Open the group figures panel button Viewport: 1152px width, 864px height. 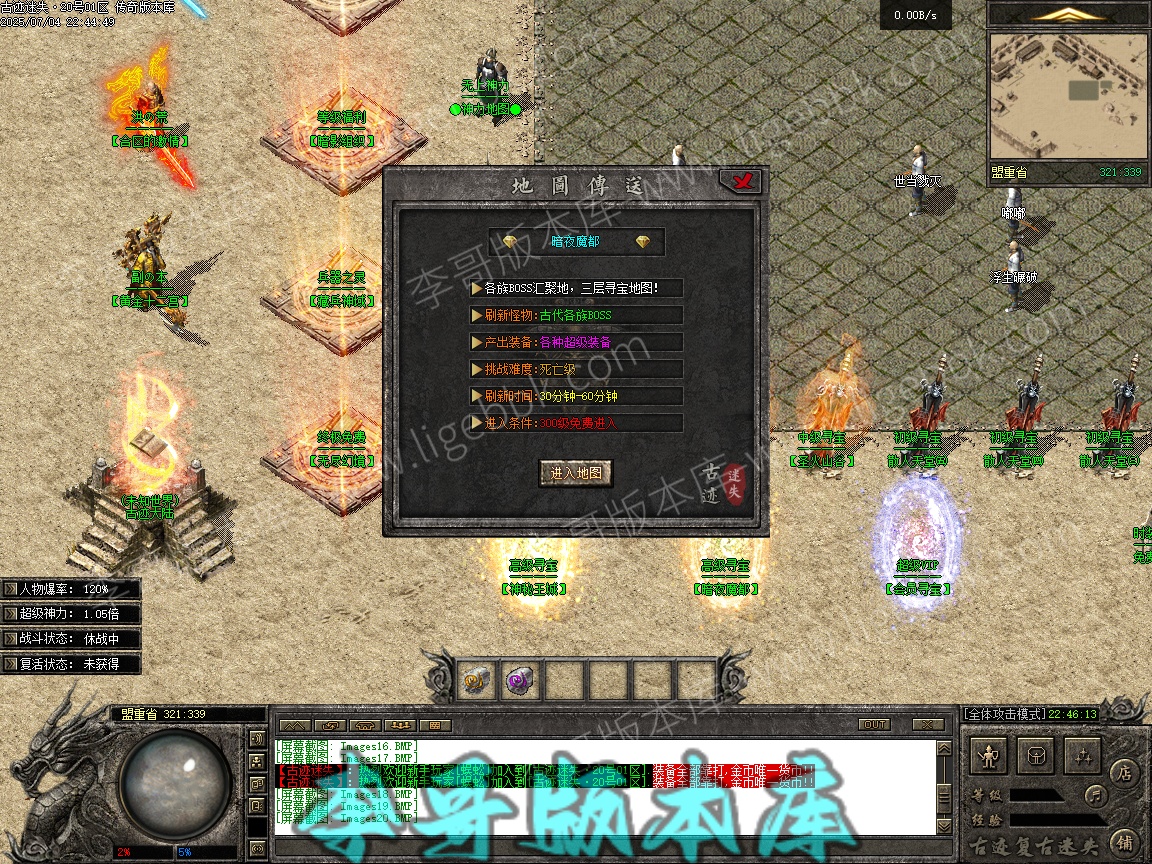pos(1083,756)
